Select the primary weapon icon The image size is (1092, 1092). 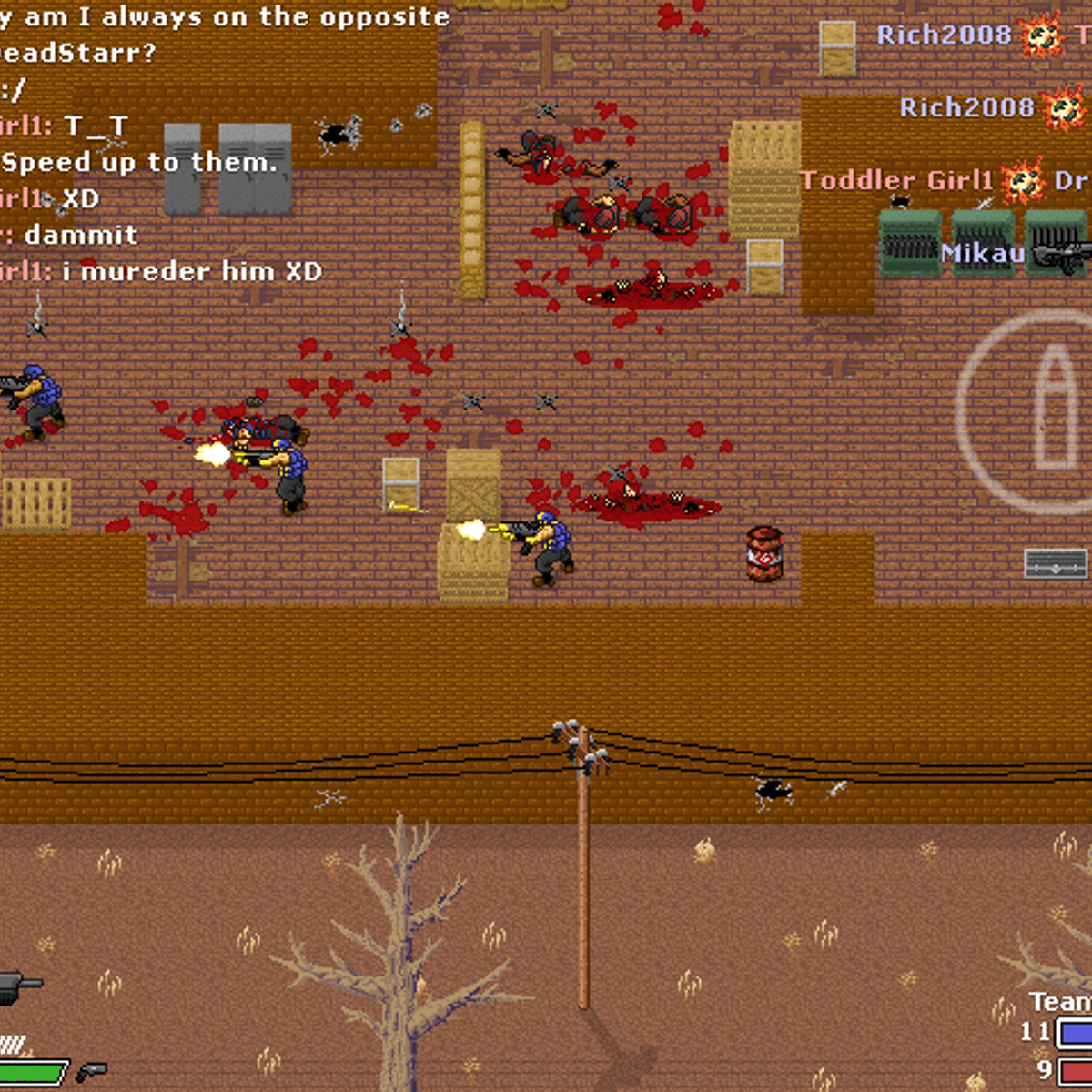[x=16, y=986]
